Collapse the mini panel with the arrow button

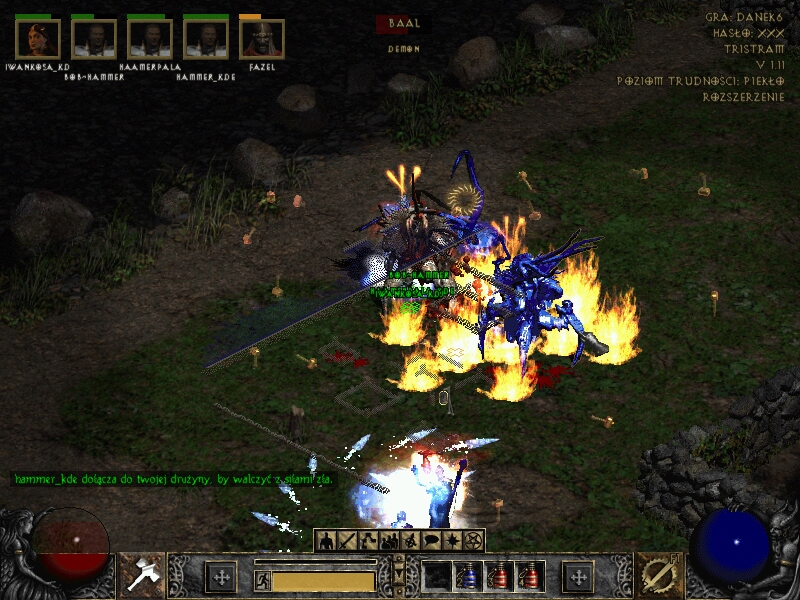400,573
